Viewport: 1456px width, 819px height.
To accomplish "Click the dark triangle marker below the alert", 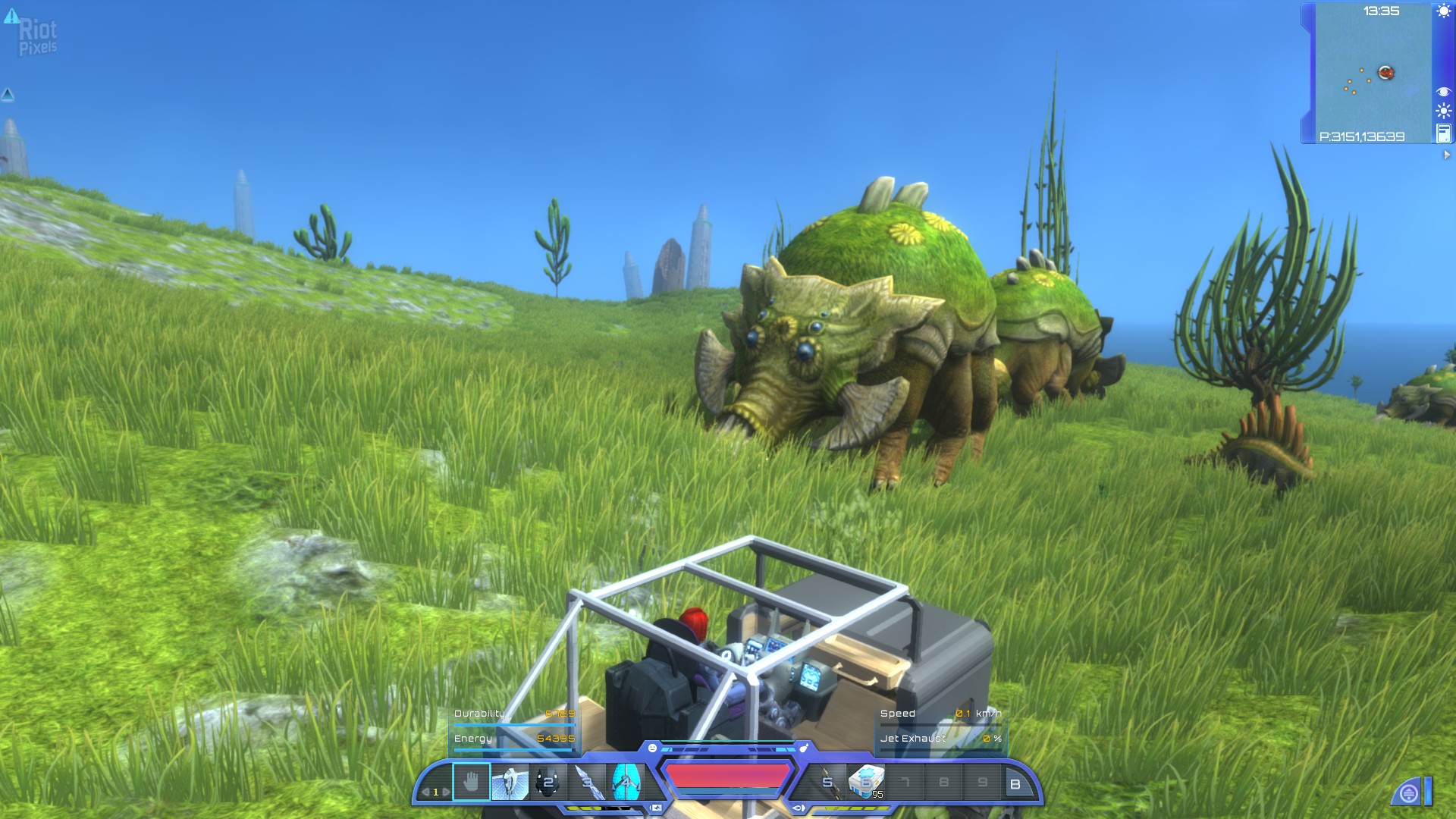I will coord(8,95).
